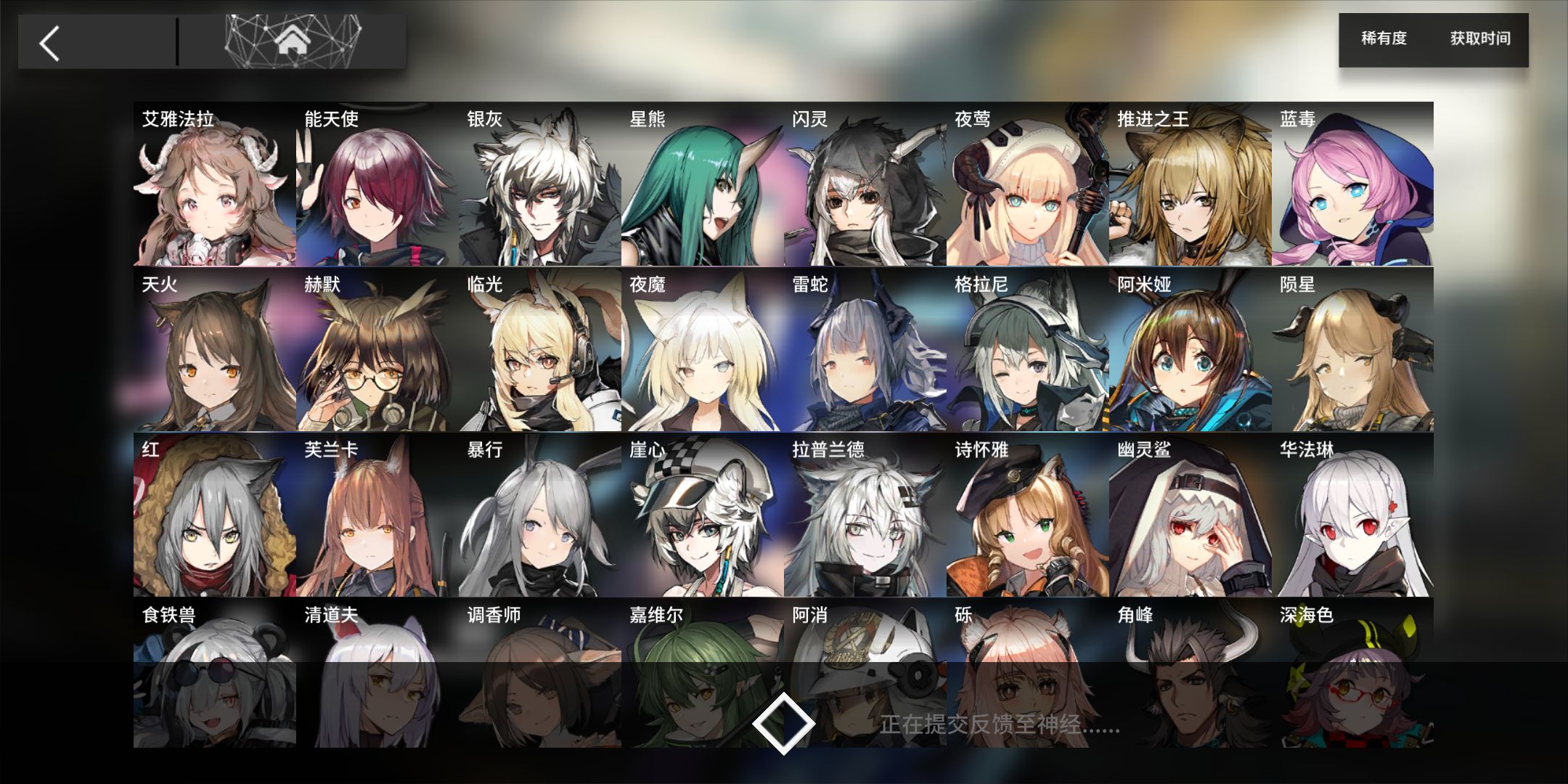Sort operators by 获取时间

click(1480, 38)
